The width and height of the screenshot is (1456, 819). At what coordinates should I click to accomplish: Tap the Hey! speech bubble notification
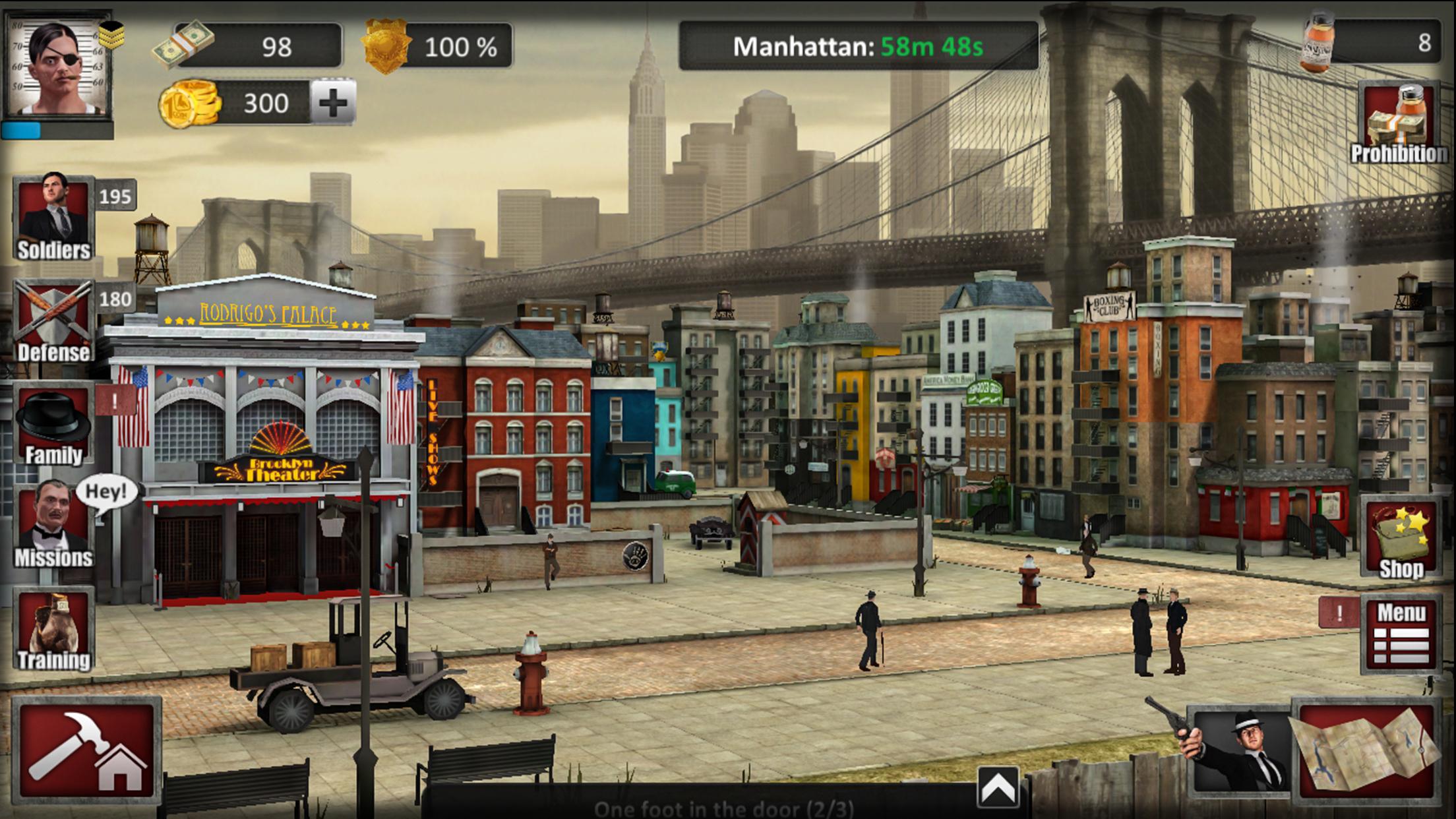[106, 493]
